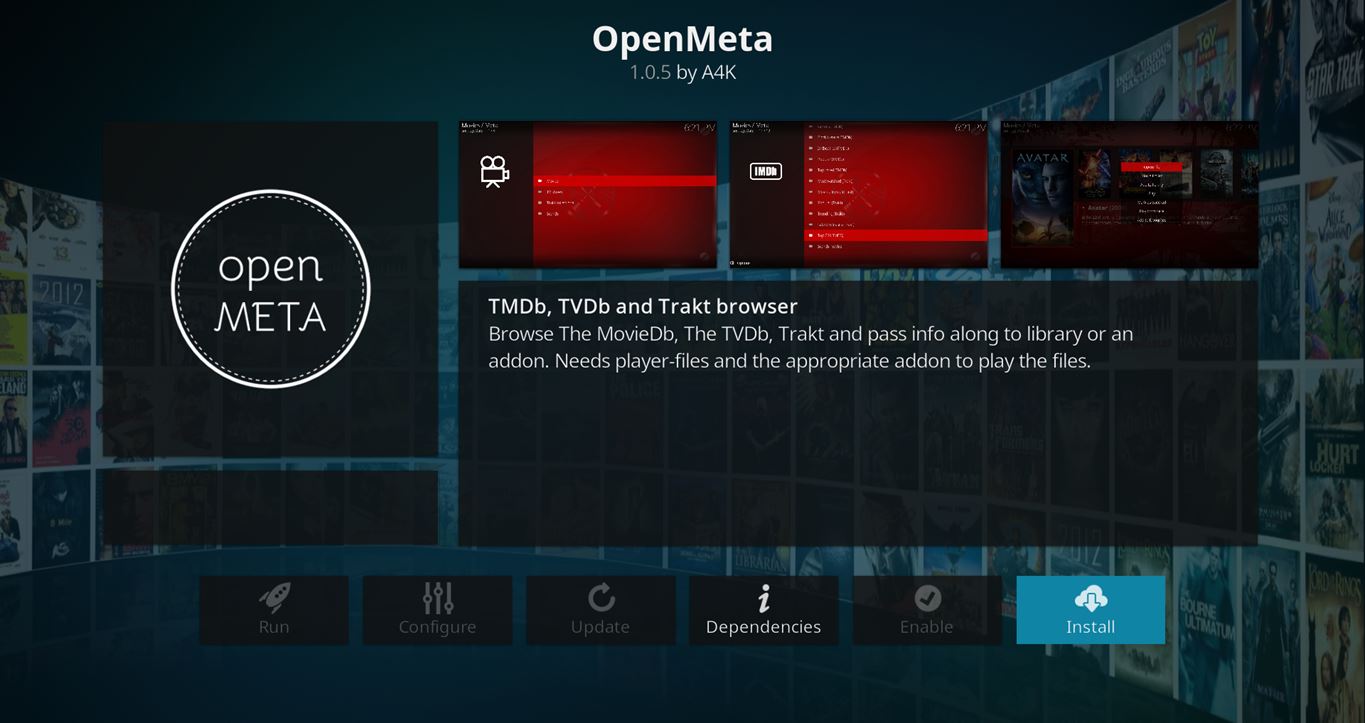Click the Enable button
This screenshot has height=723, width=1365.
tap(926, 610)
